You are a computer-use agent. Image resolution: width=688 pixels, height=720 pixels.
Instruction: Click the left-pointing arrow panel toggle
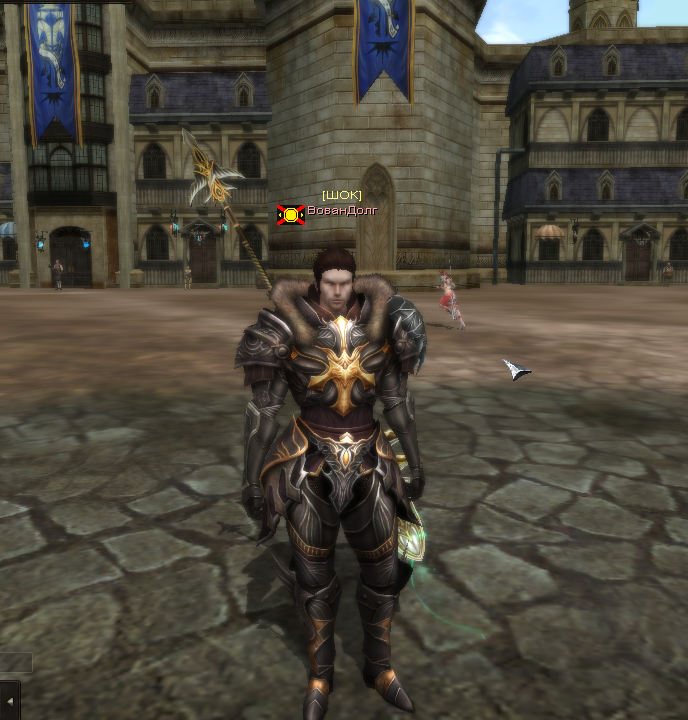coord(10,700)
